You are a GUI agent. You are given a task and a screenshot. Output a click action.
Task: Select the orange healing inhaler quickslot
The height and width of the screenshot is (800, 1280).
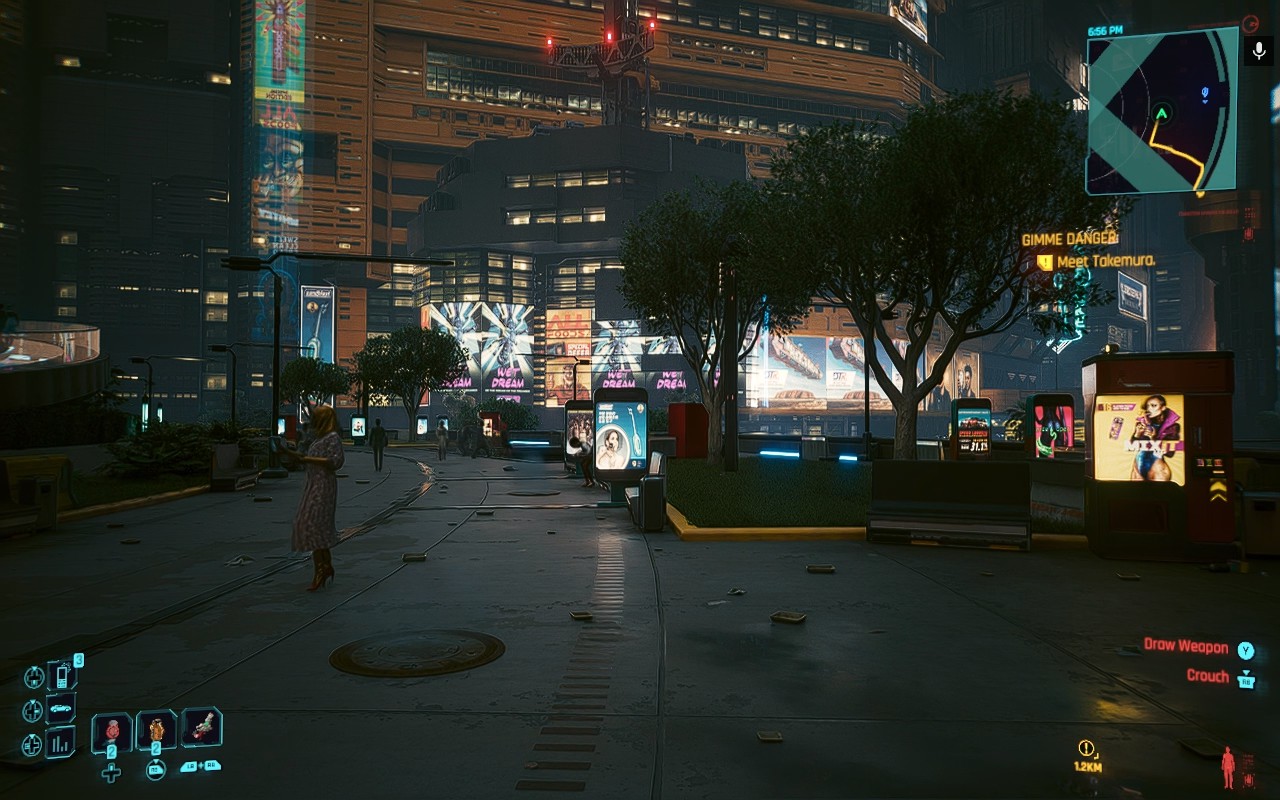pyautogui.click(x=156, y=731)
